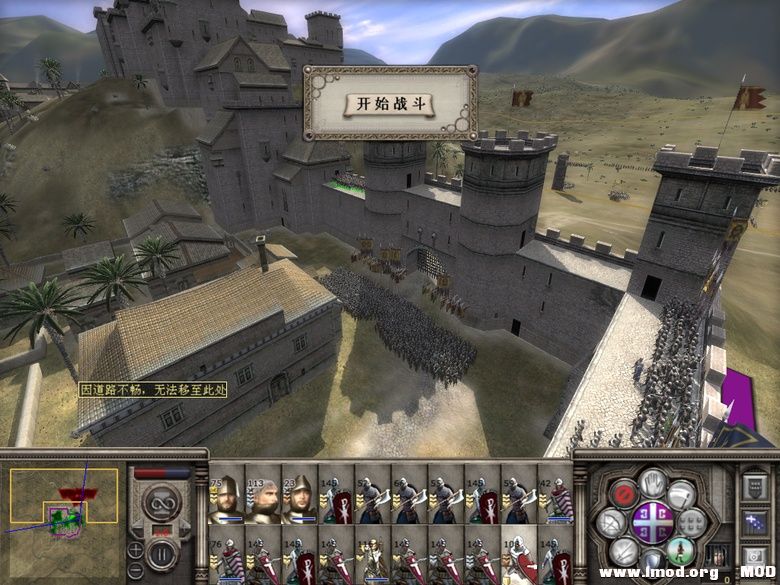The width and height of the screenshot is (780, 585).
Task: Activate the green soldier ability icon
Action: click(x=680, y=549)
